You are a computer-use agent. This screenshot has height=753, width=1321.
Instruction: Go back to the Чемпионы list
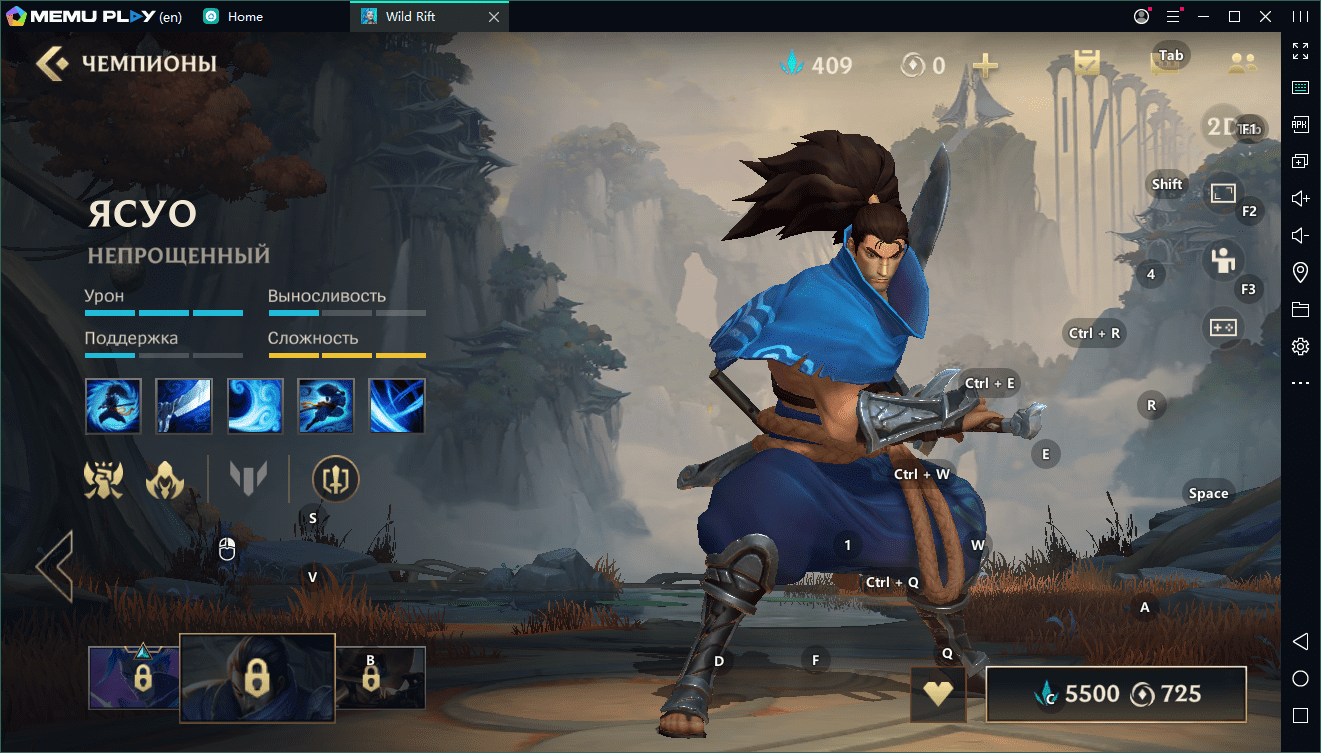pyautogui.click(x=52, y=64)
